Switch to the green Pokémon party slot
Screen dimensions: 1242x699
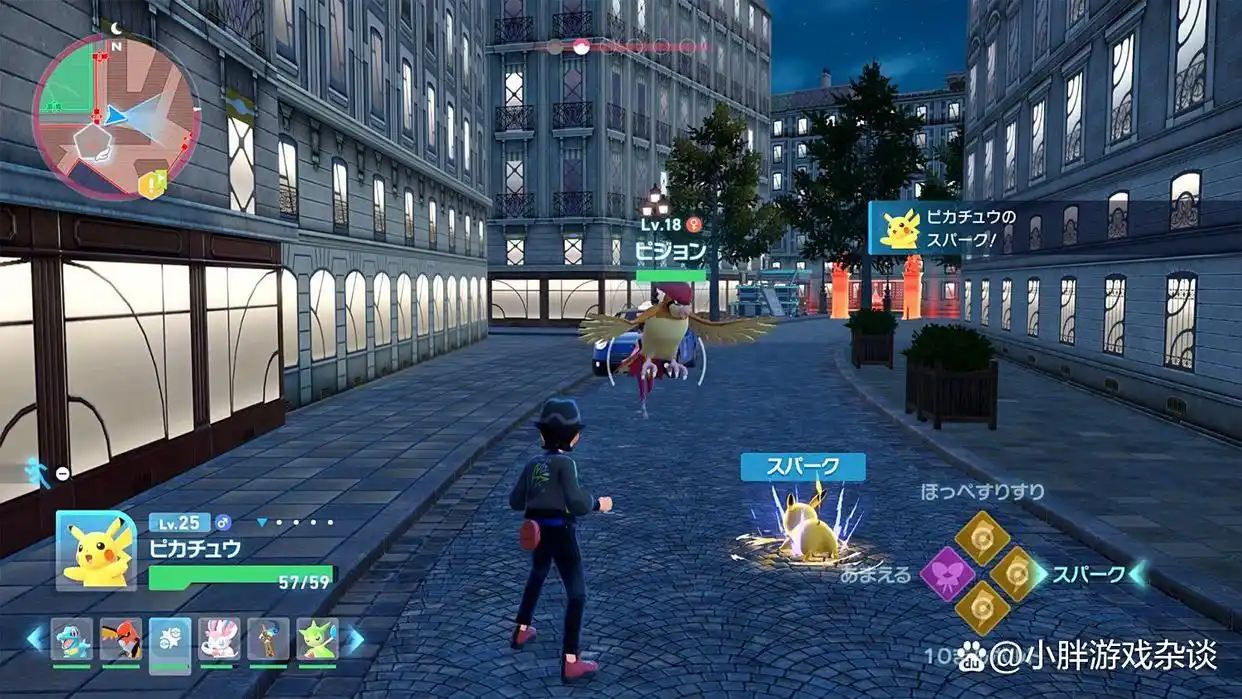click(317, 638)
